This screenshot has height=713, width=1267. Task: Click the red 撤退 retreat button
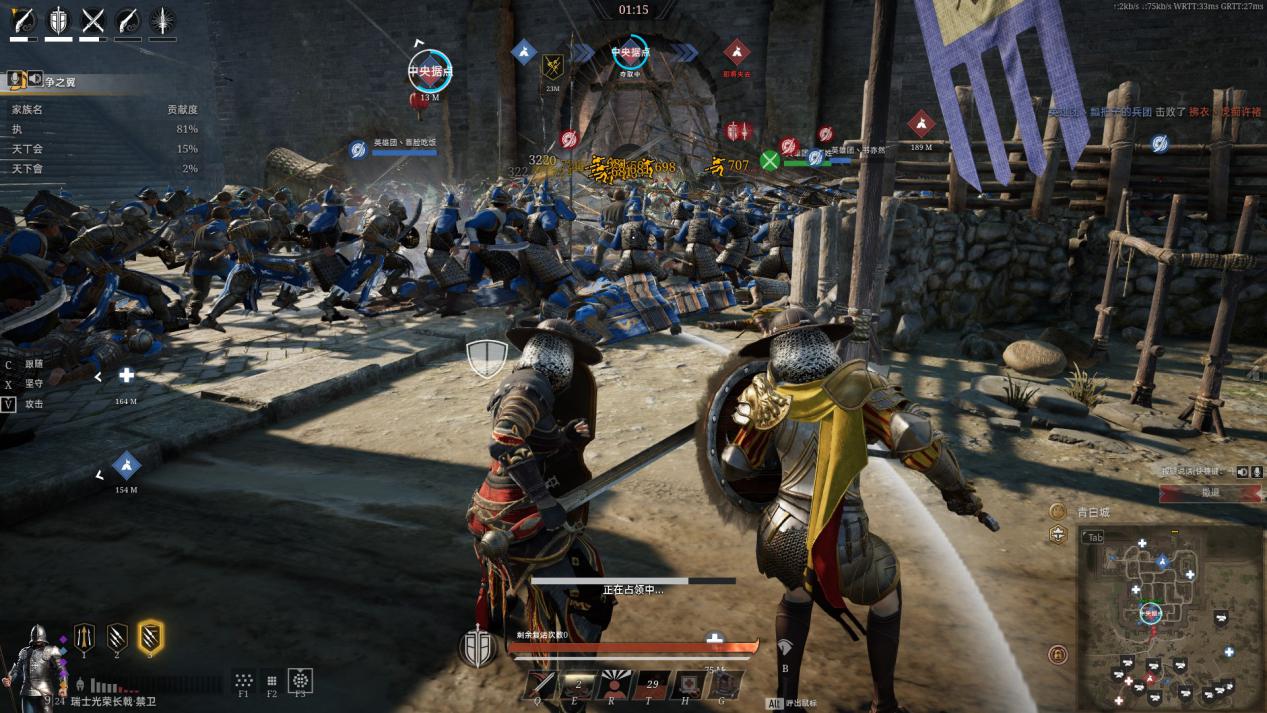pos(1210,493)
